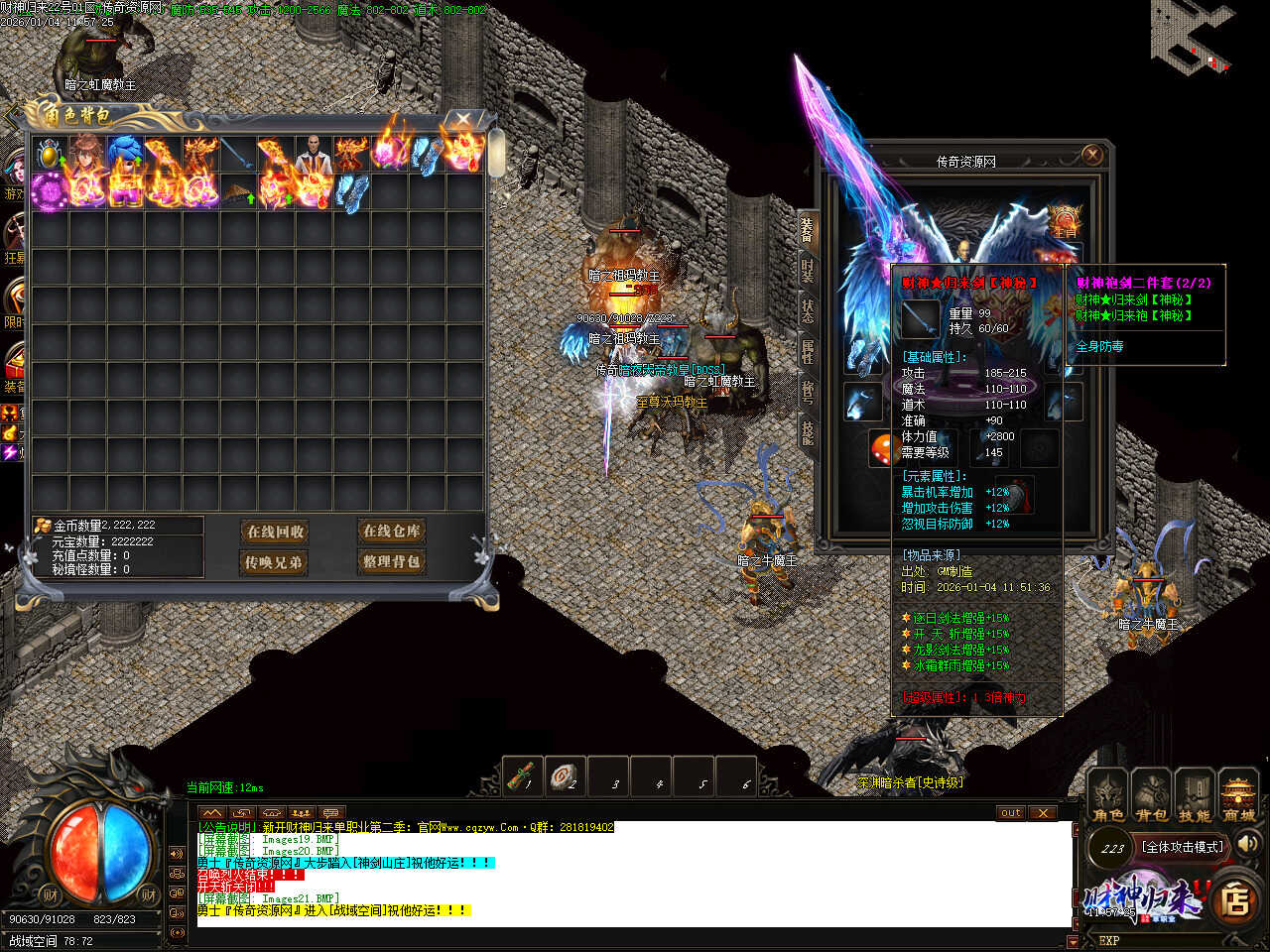This screenshot has width=1270, height=952.
Task: Select the blue spiky hair item
Action: pos(125,154)
